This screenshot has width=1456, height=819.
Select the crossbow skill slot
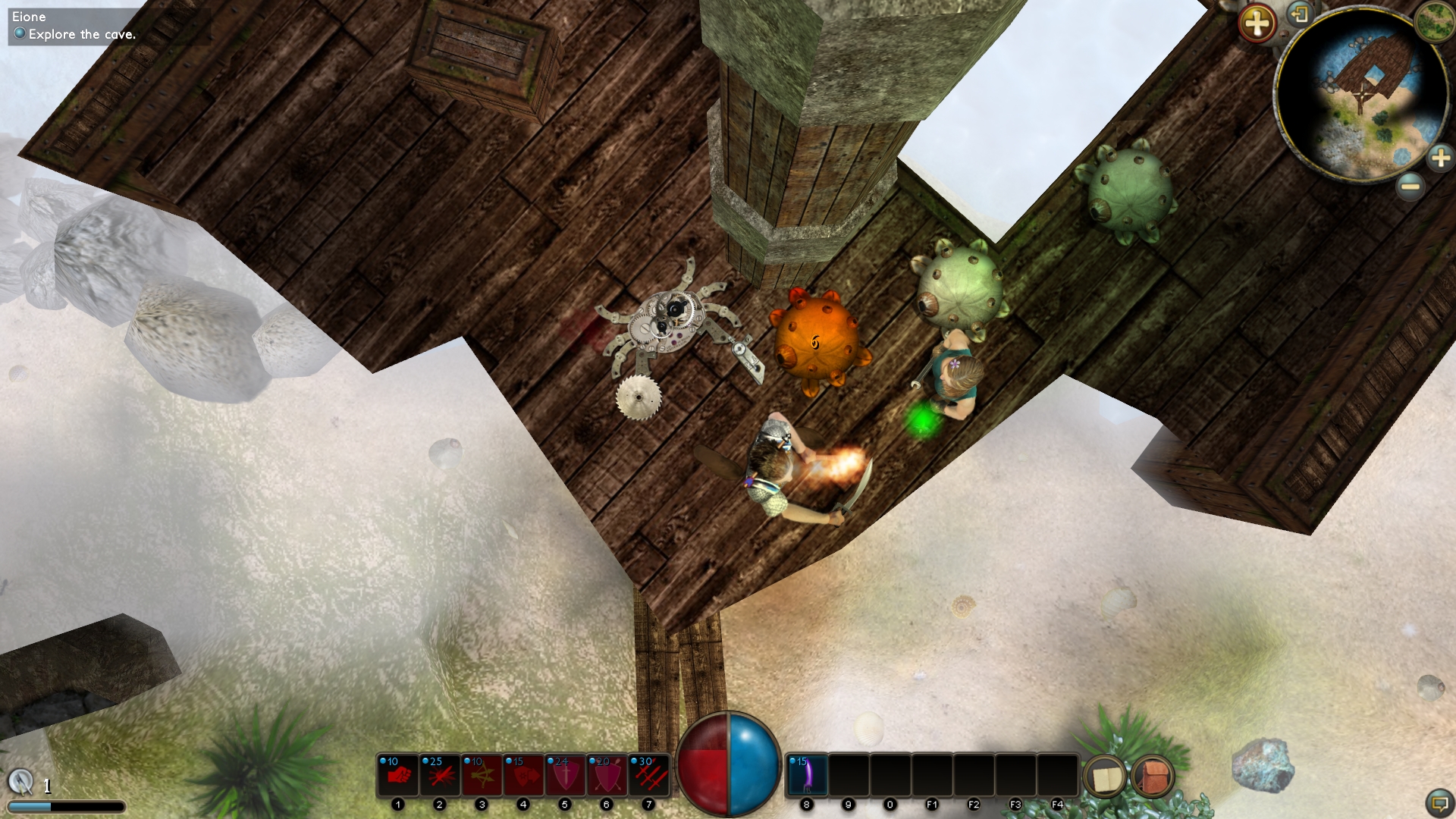(482, 775)
